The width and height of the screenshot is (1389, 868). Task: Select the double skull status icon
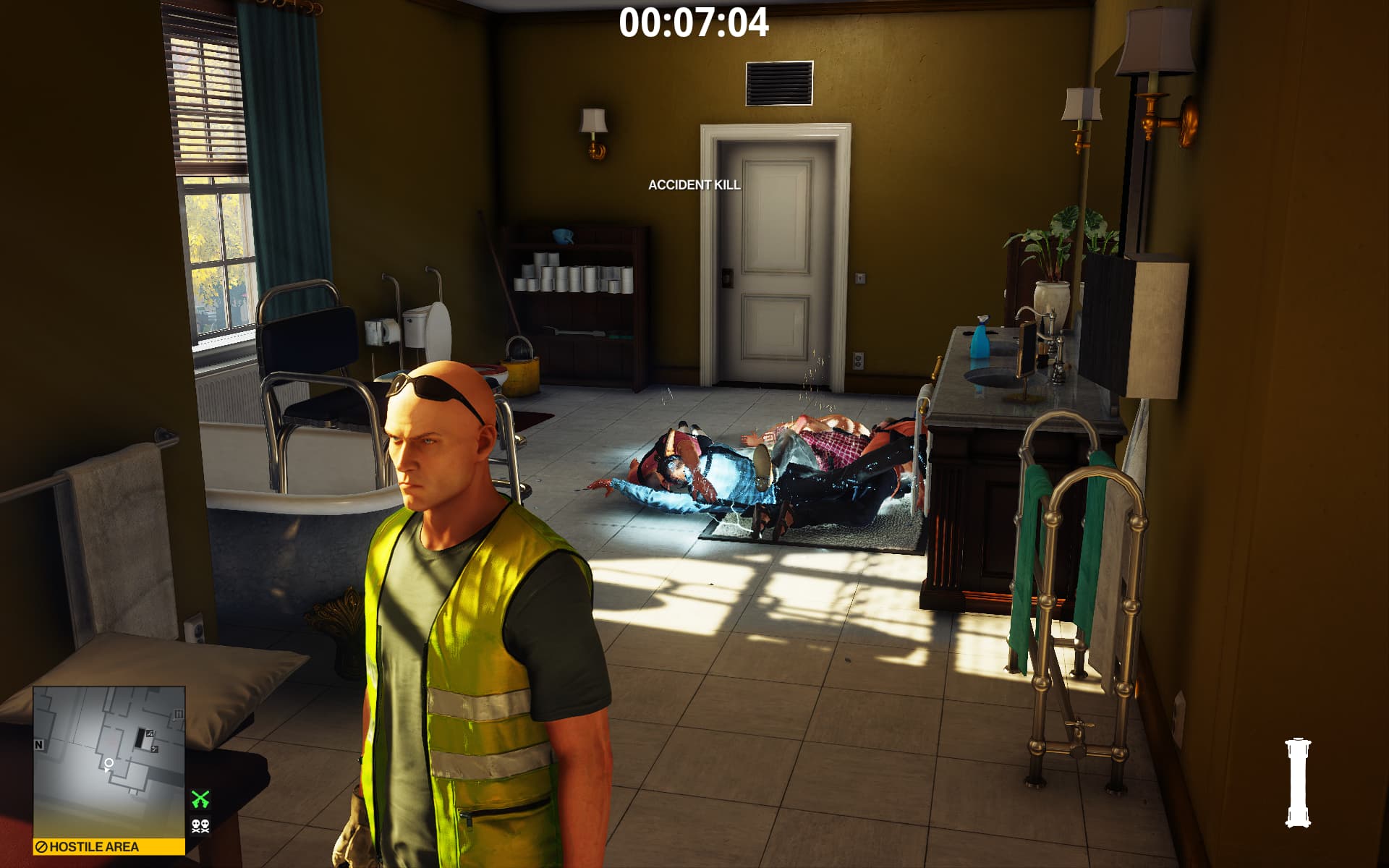click(200, 825)
